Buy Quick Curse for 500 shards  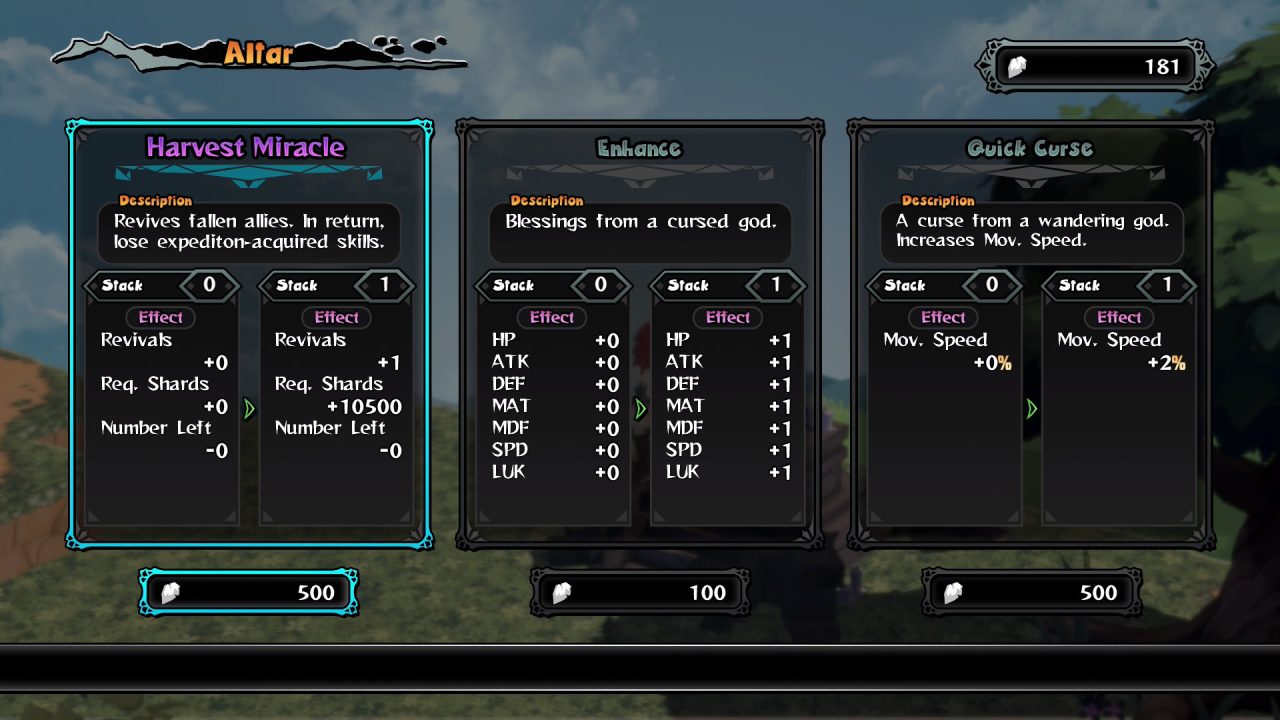[x=1031, y=592]
